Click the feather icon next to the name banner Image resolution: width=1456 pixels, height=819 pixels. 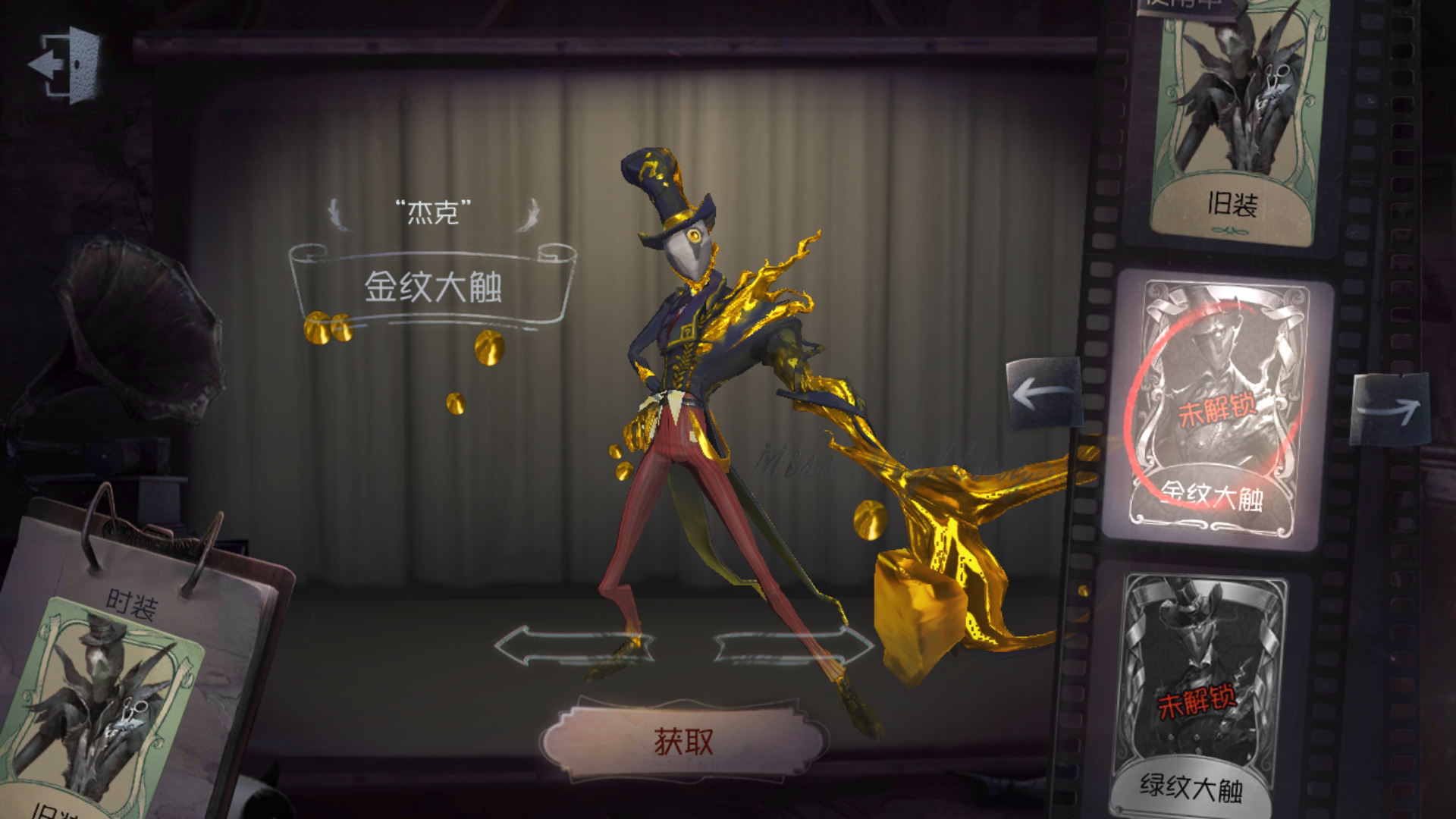click(x=340, y=215)
